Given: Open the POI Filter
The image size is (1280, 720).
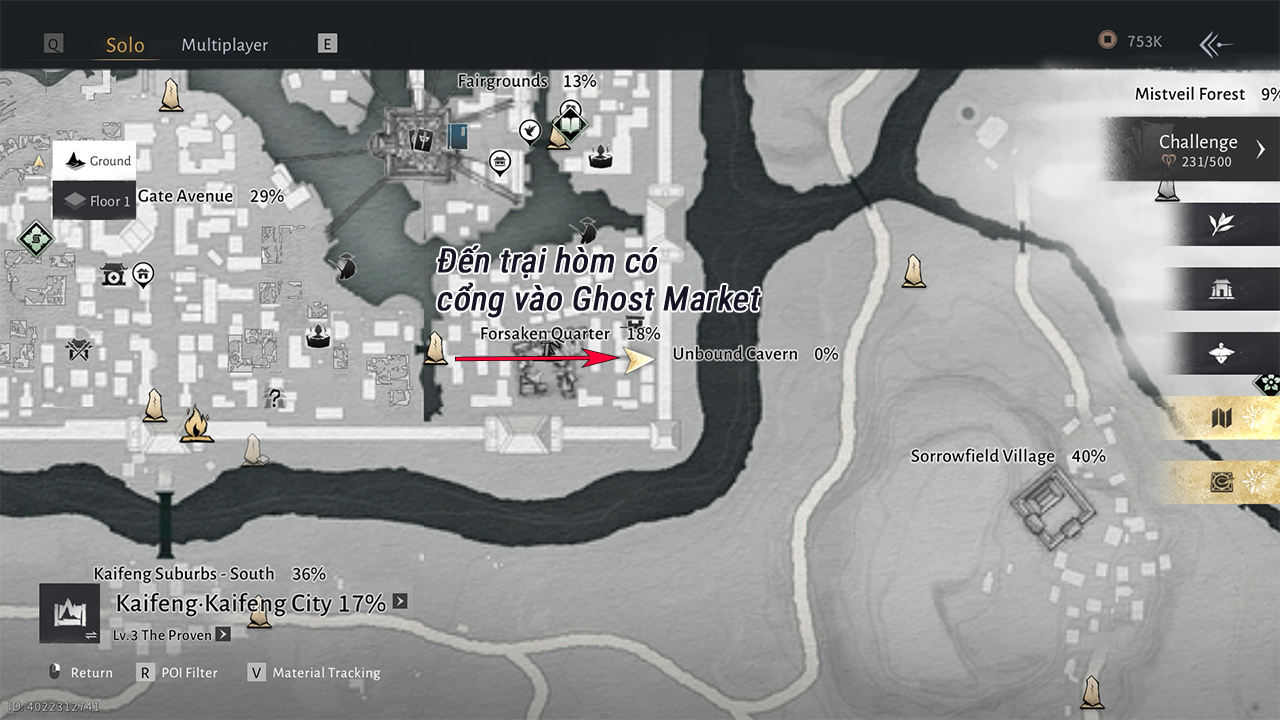Looking at the screenshot, I should pos(177,673).
